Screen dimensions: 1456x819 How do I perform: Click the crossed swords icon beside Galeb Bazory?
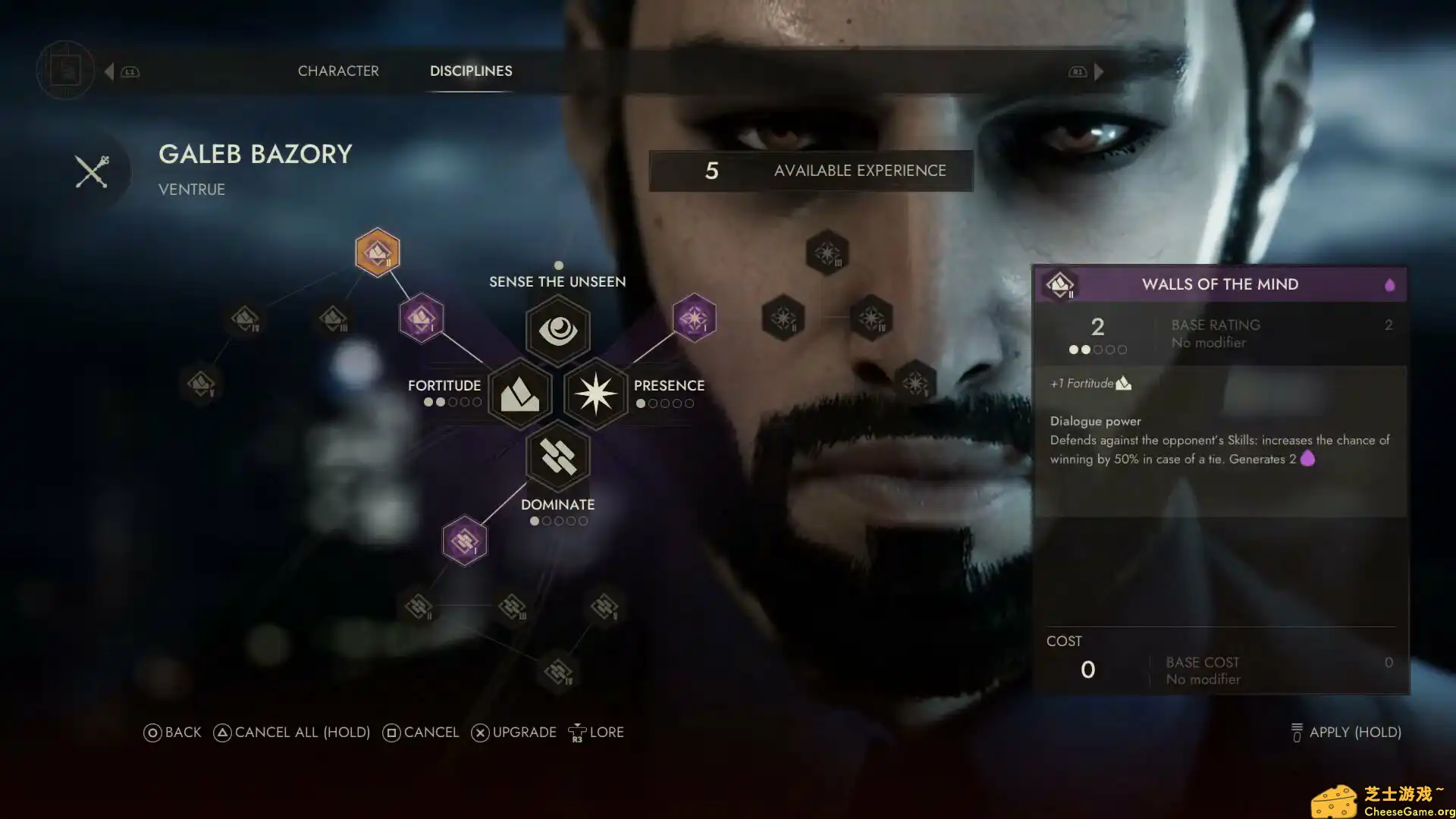pyautogui.click(x=93, y=171)
